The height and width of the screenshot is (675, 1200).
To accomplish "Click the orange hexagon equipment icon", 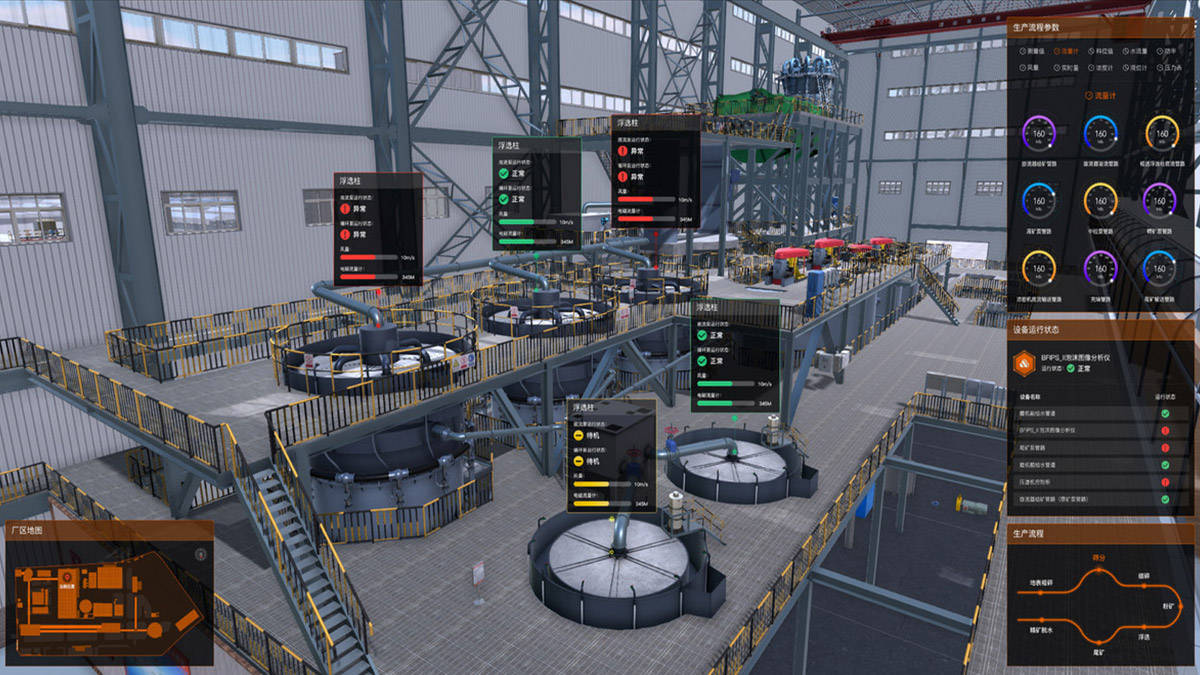I will point(1023,362).
